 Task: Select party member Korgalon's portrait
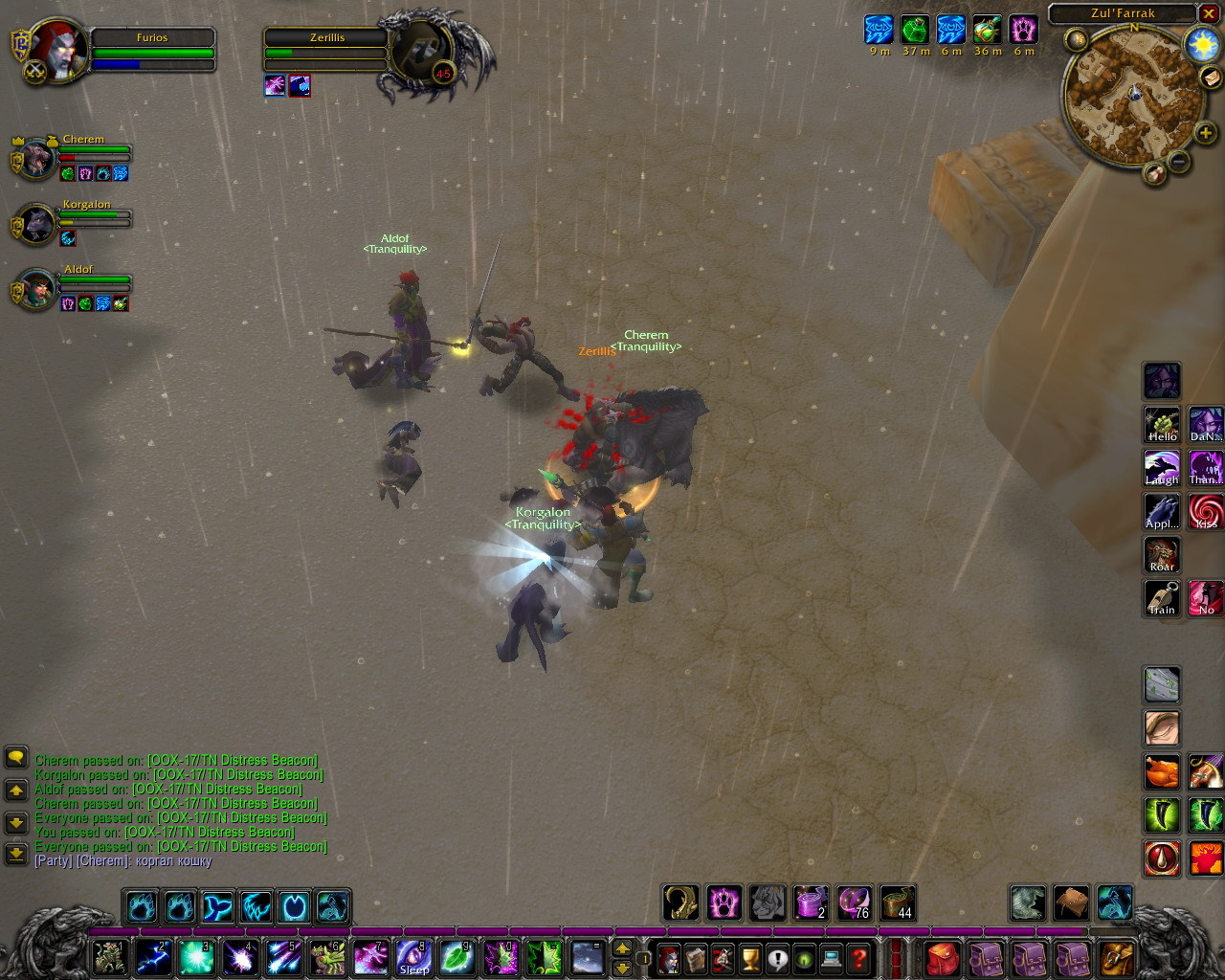pyautogui.click(x=36, y=224)
